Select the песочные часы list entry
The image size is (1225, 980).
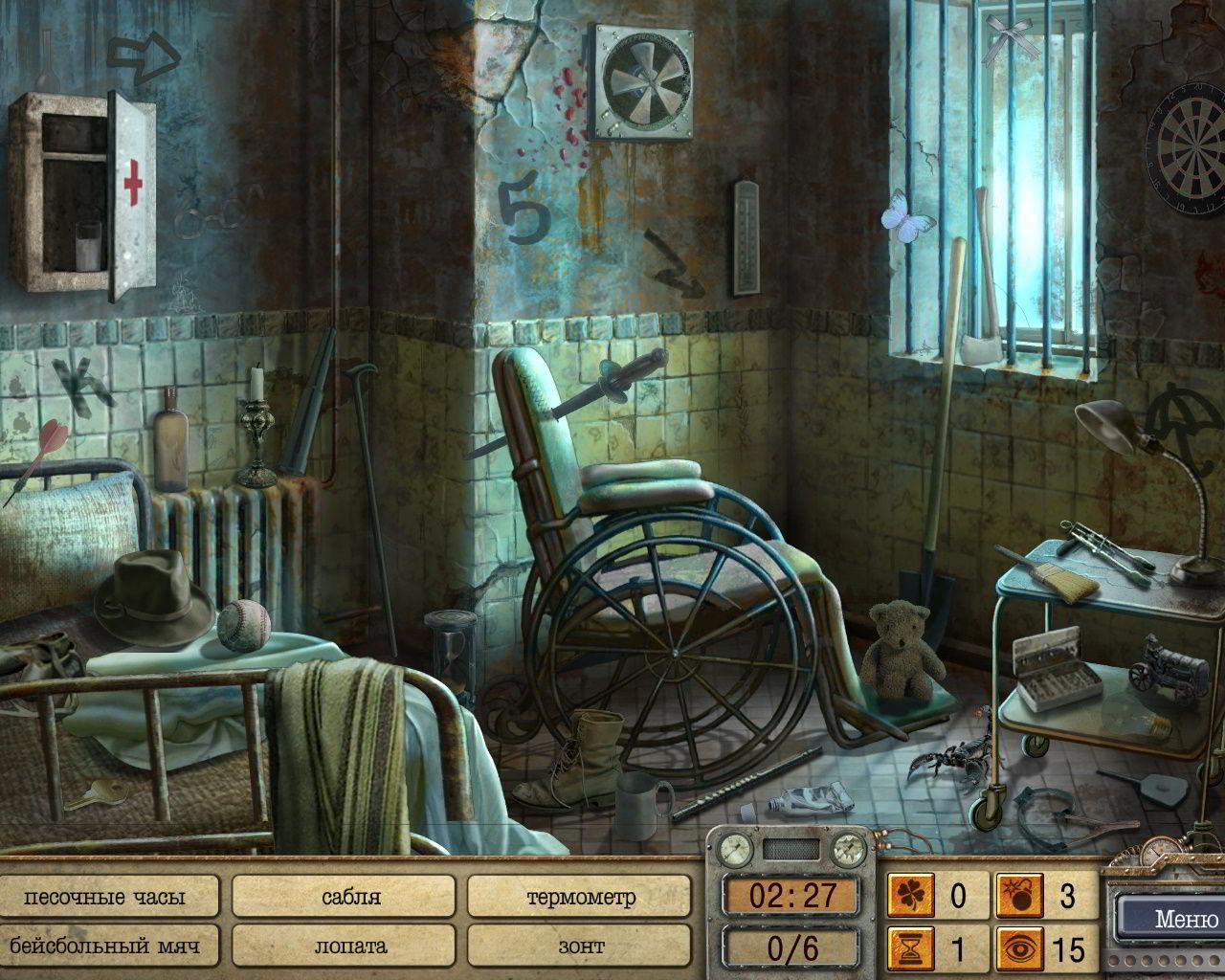tap(105, 897)
